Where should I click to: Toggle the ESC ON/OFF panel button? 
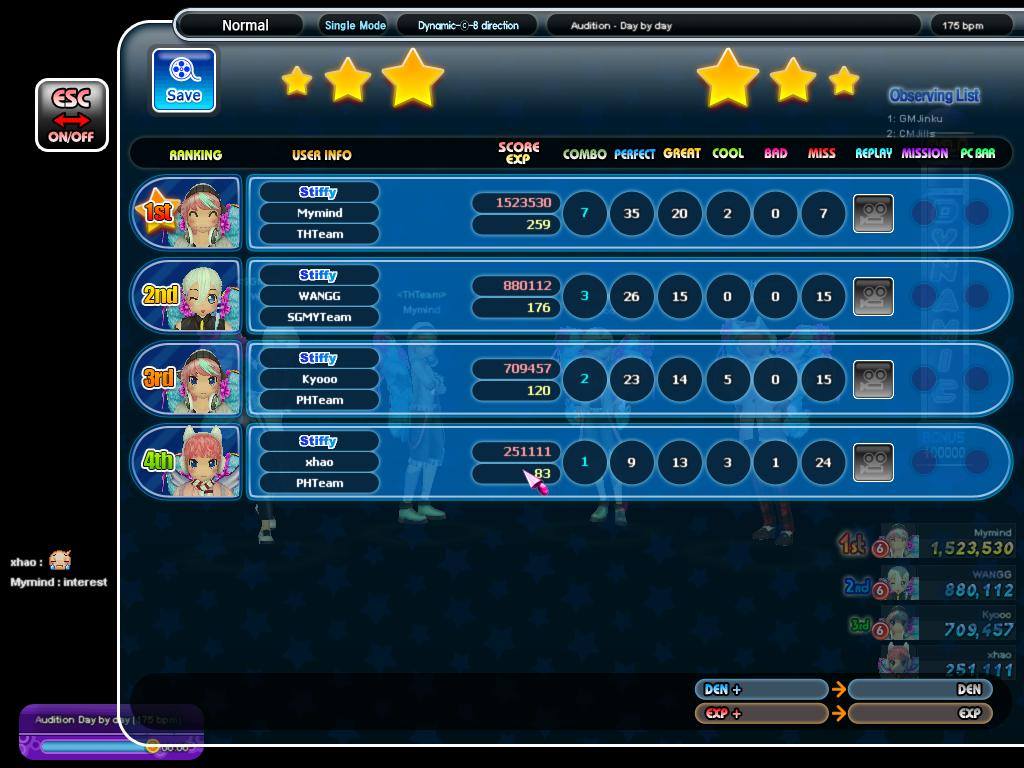tap(71, 115)
